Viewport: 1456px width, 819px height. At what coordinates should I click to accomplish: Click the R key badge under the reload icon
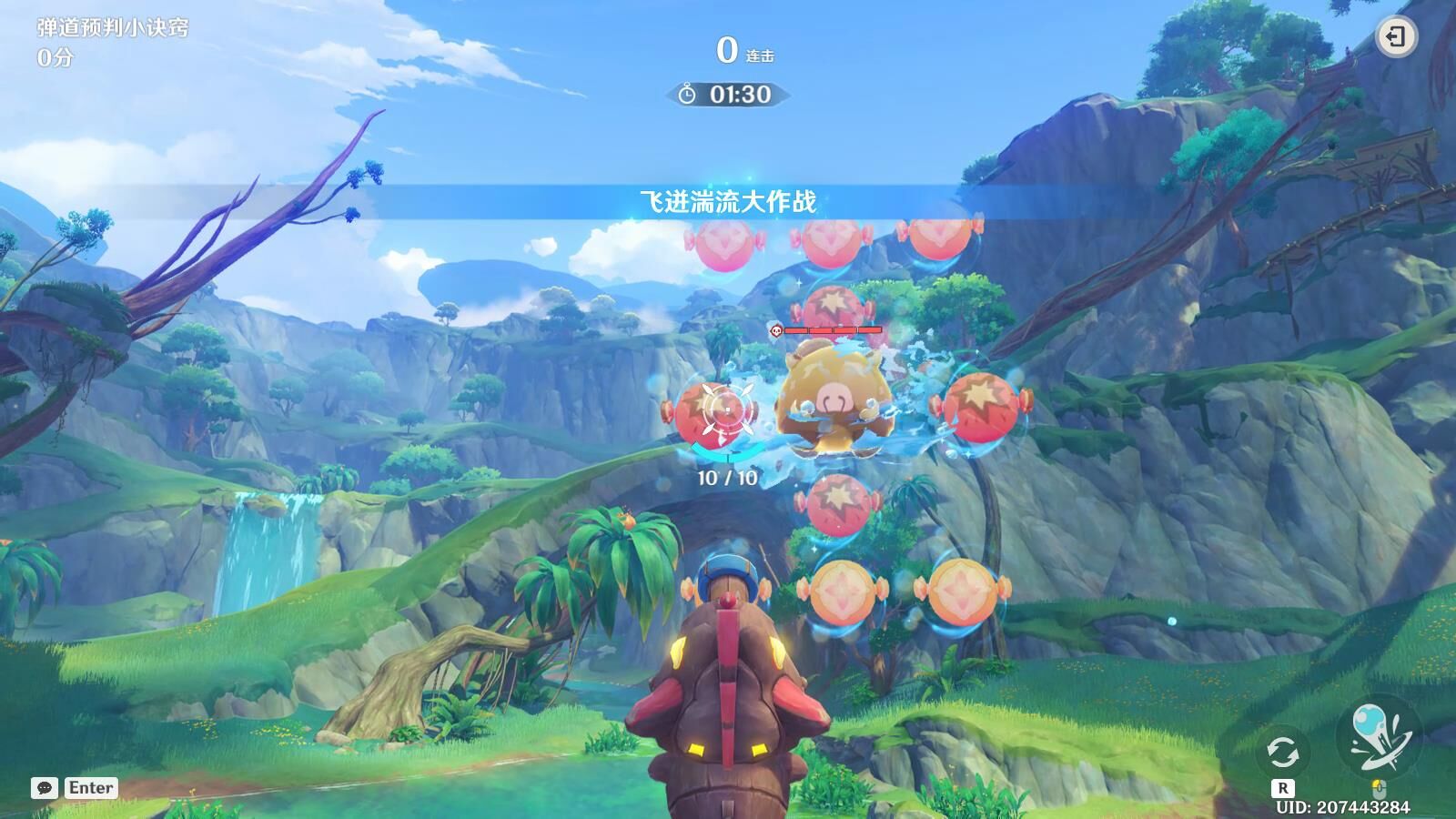(x=1281, y=790)
